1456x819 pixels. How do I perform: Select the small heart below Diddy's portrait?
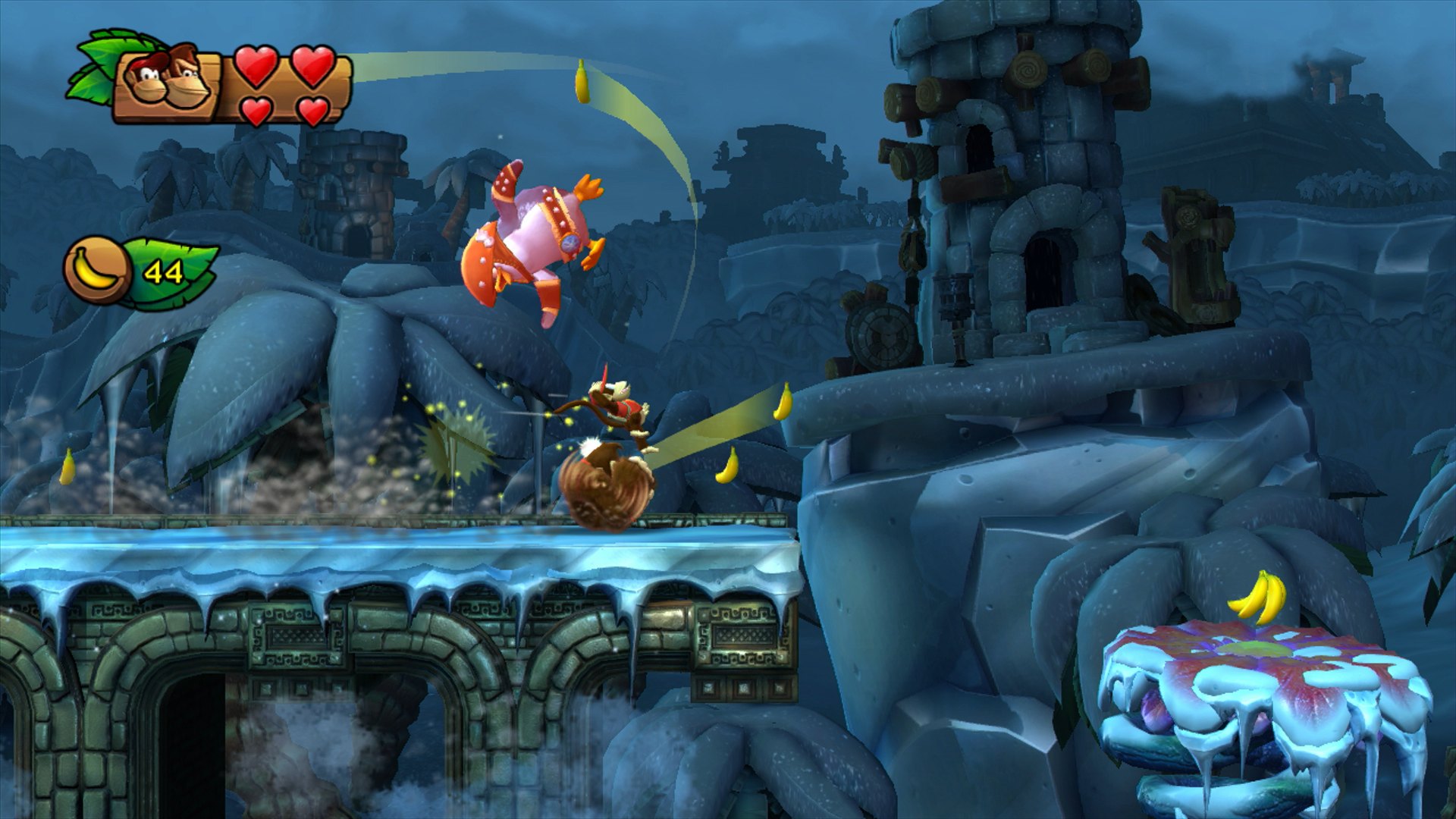click(256, 112)
